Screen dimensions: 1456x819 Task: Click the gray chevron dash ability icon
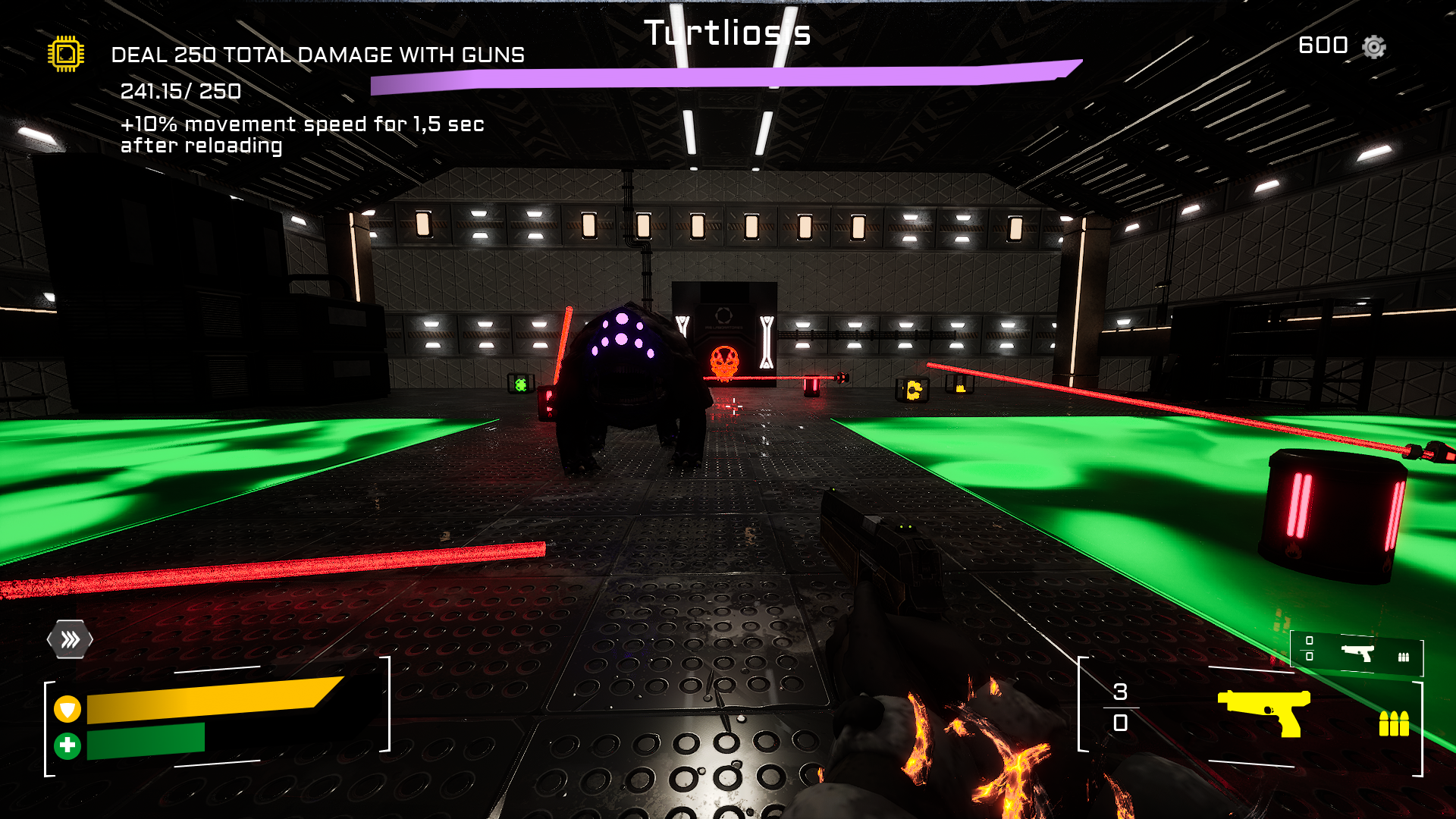click(x=71, y=639)
